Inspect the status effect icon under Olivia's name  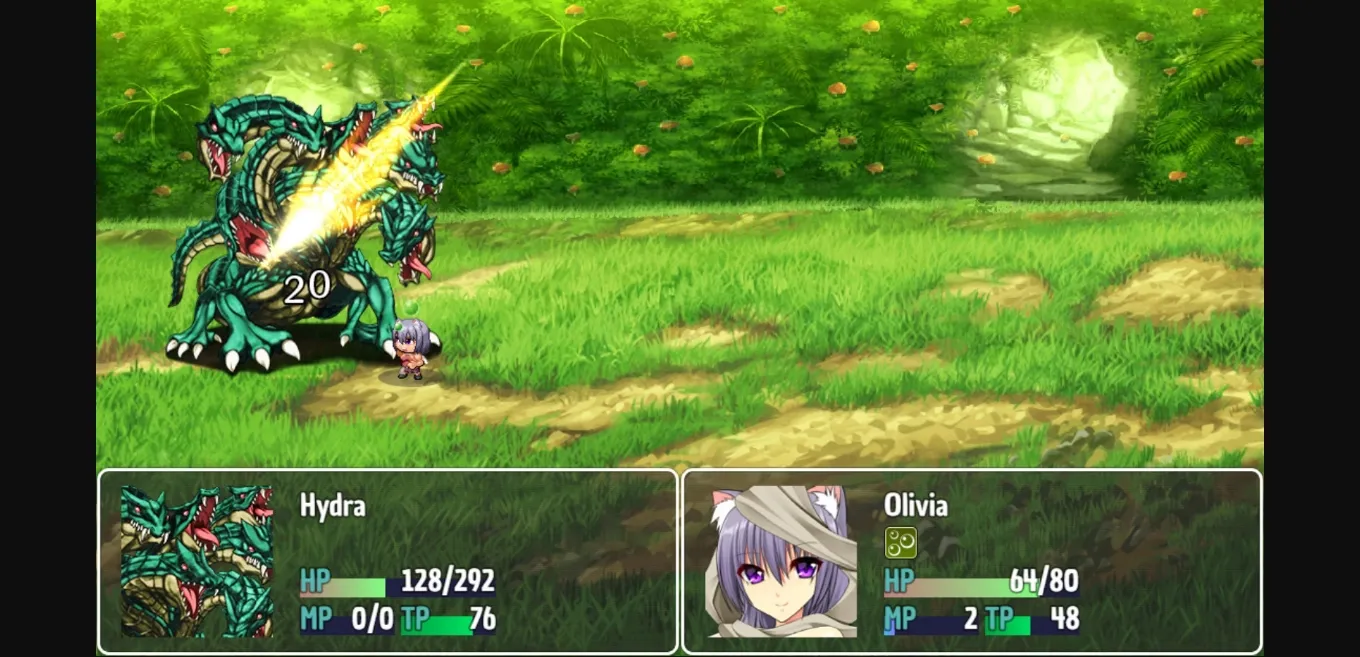click(900, 543)
